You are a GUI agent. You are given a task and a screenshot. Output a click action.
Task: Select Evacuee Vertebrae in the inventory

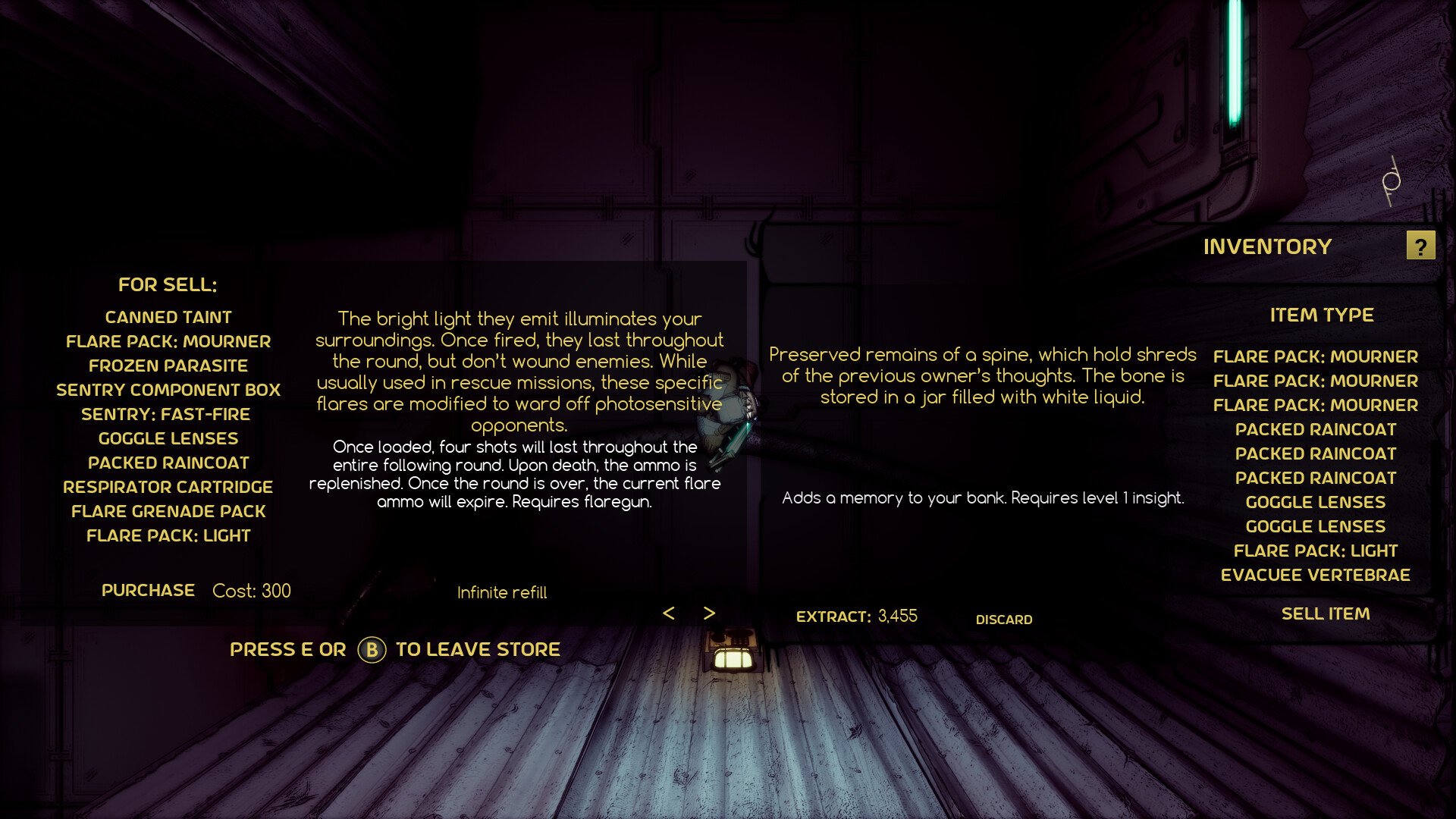click(x=1315, y=575)
